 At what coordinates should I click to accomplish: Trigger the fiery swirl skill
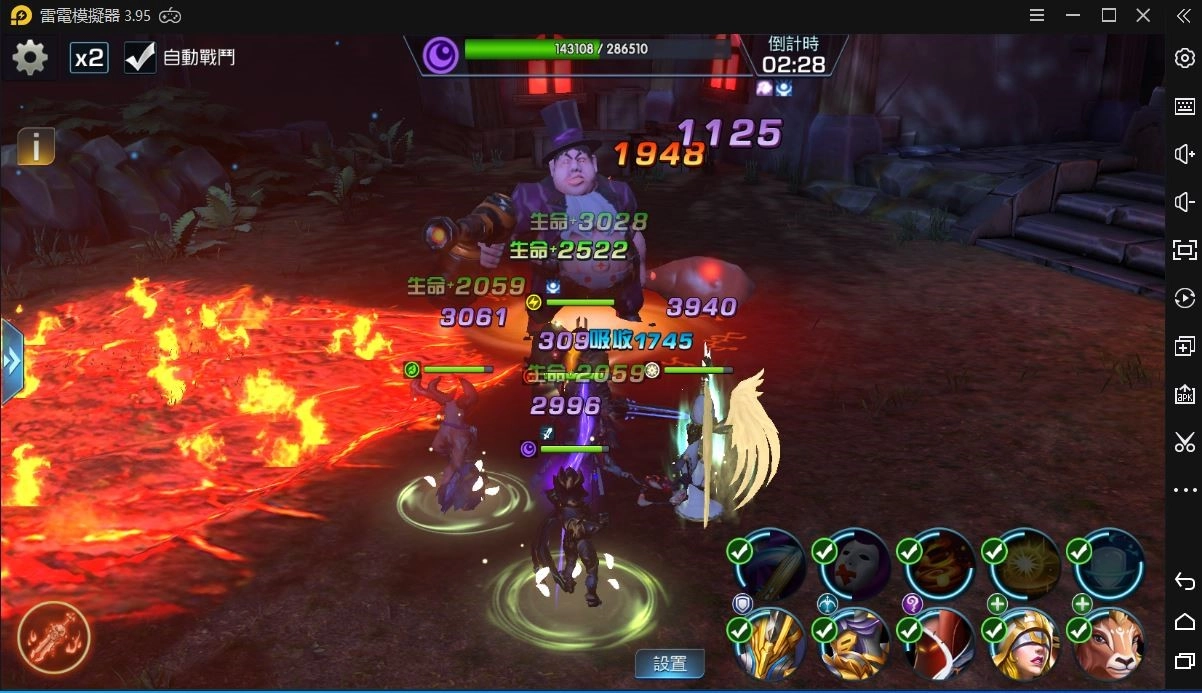point(941,565)
